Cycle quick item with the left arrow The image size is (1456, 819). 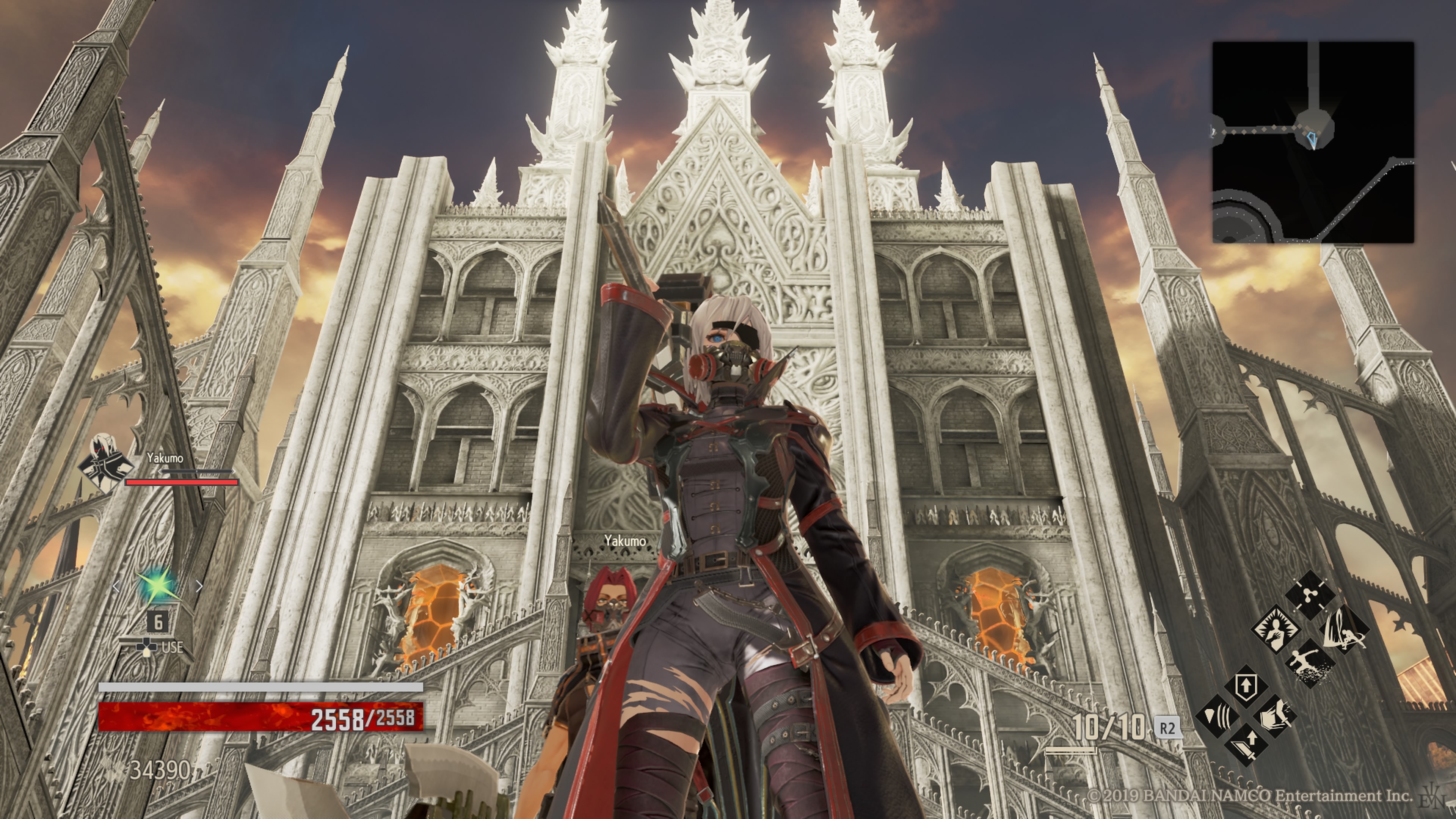tap(116, 587)
